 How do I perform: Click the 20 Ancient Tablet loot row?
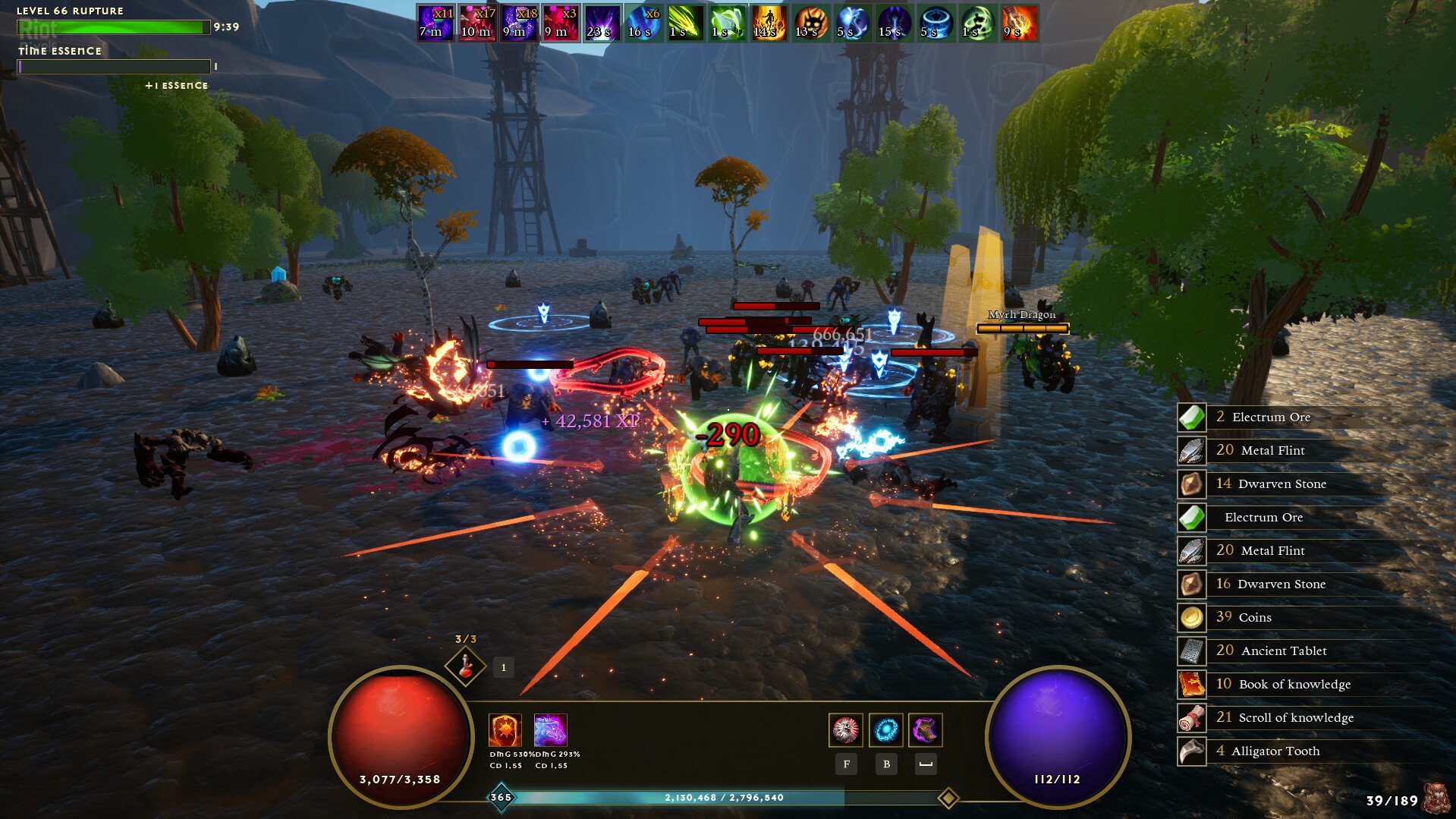[x=1282, y=650]
